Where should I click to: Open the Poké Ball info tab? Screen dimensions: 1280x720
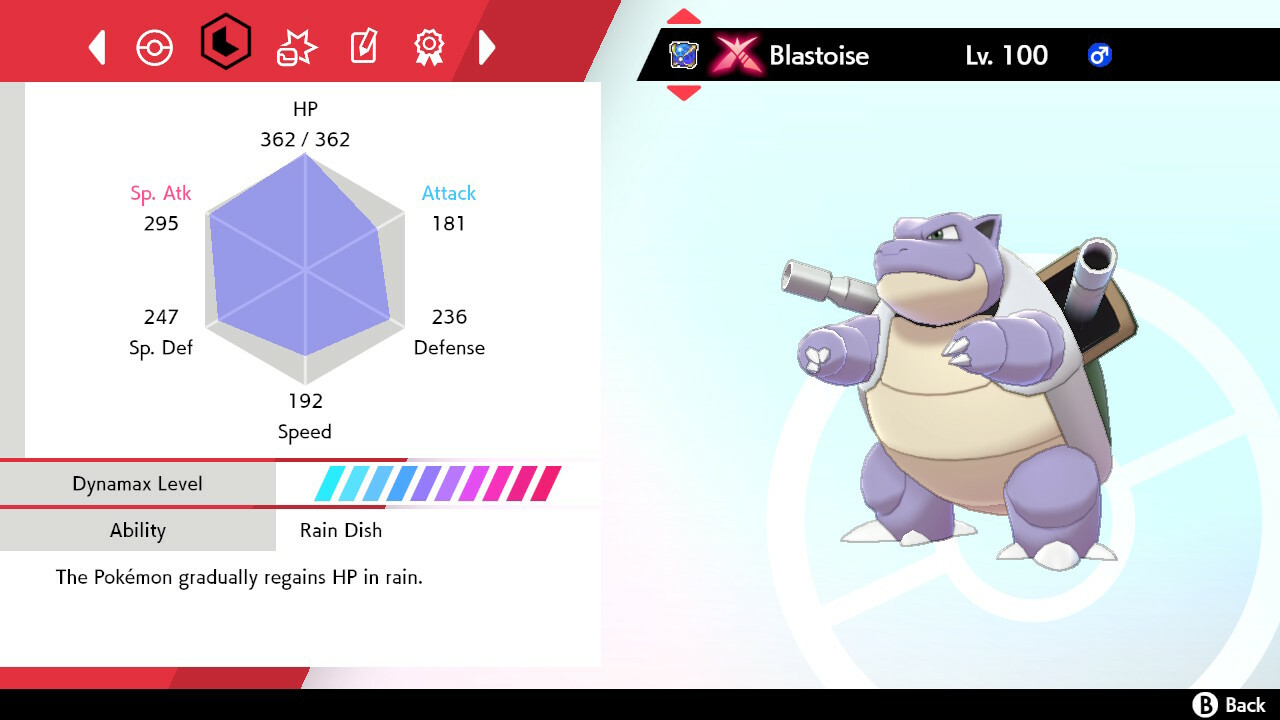pos(155,46)
